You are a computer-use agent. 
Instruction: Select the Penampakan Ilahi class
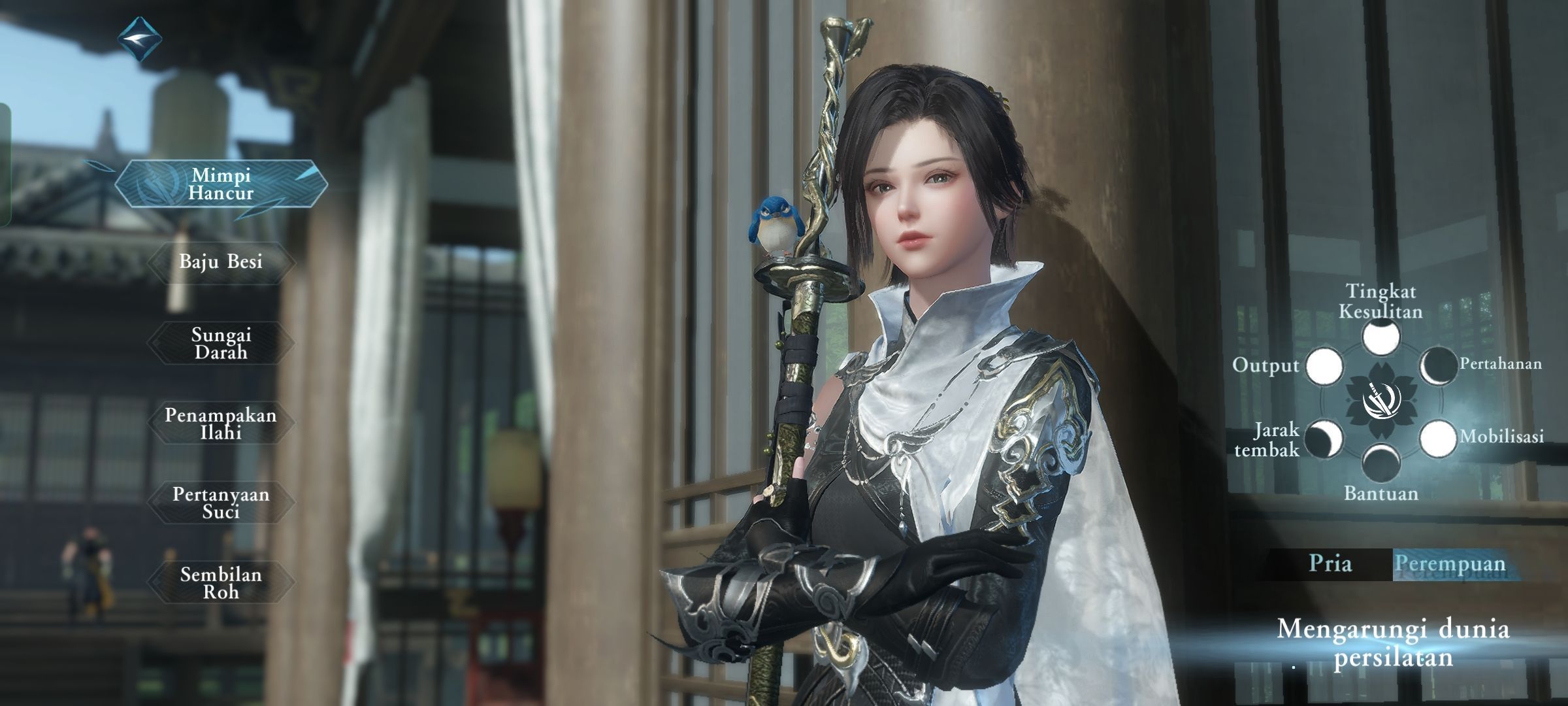[x=221, y=424]
